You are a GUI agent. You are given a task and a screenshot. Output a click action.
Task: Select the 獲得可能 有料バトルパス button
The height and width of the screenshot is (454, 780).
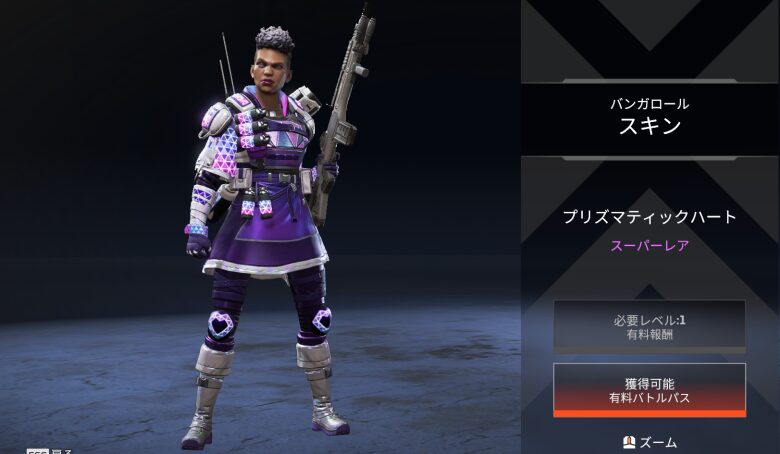(x=649, y=390)
